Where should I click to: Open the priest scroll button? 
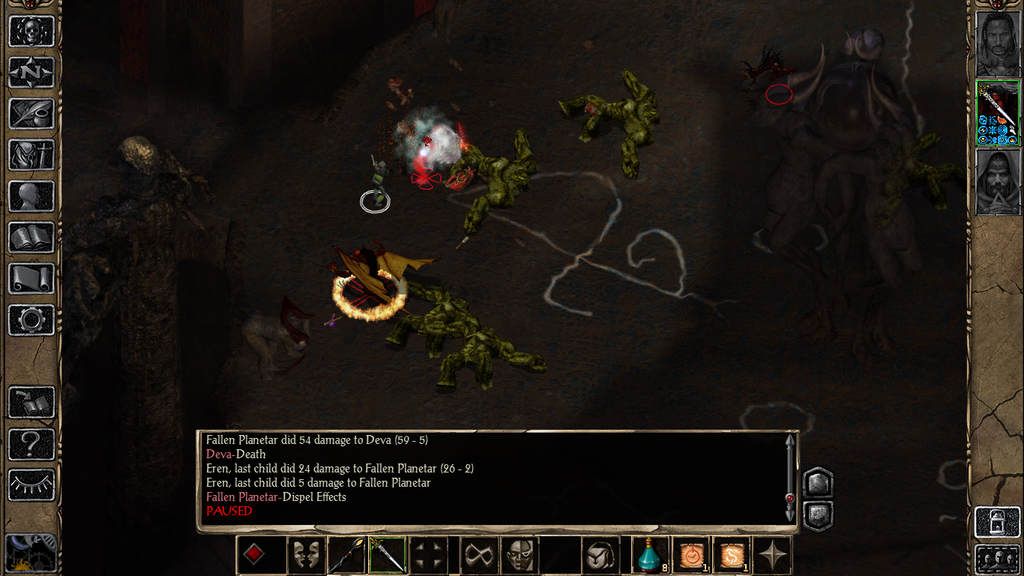31,278
